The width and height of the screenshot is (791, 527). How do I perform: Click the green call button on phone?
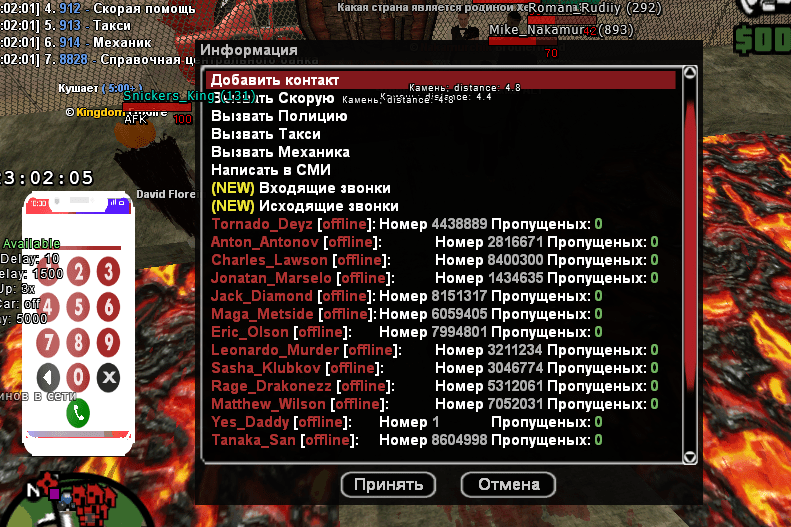(78, 411)
